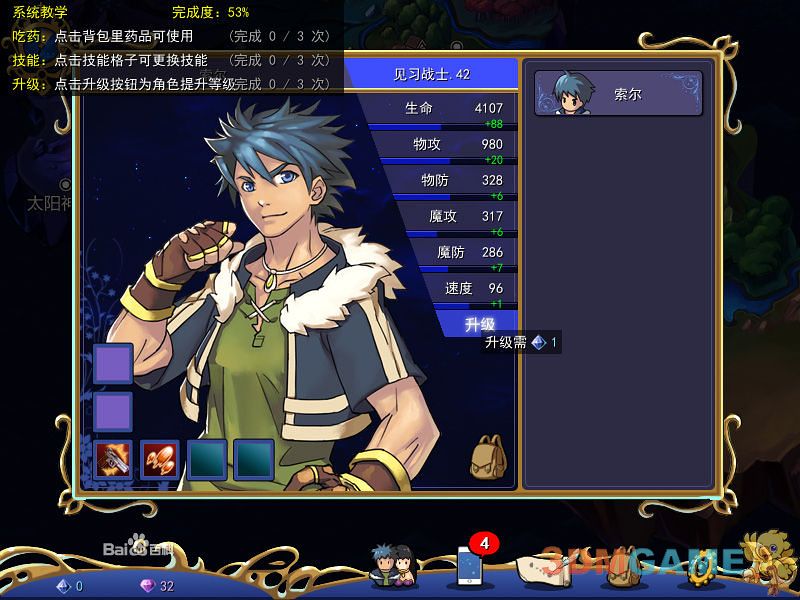The width and height of the screenshot is (800, 600).
Task: Open the party characters menu icon
Action: click(x=391, y=567)
